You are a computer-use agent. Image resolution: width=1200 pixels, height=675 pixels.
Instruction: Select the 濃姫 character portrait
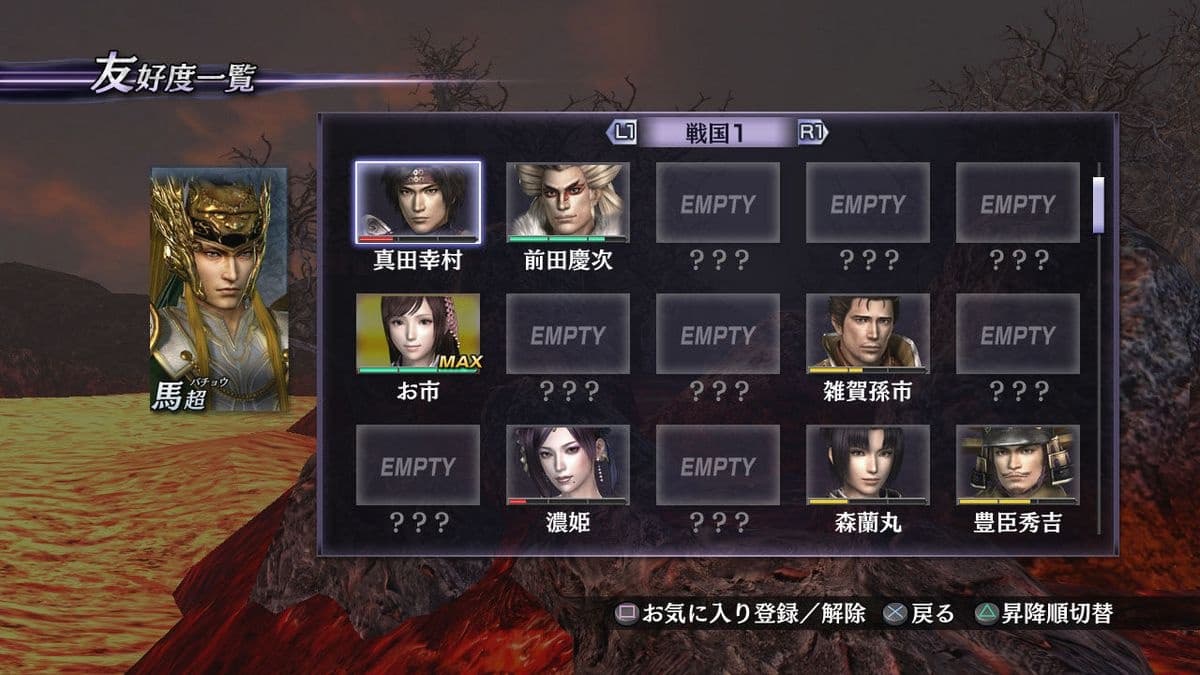(568, 464)
